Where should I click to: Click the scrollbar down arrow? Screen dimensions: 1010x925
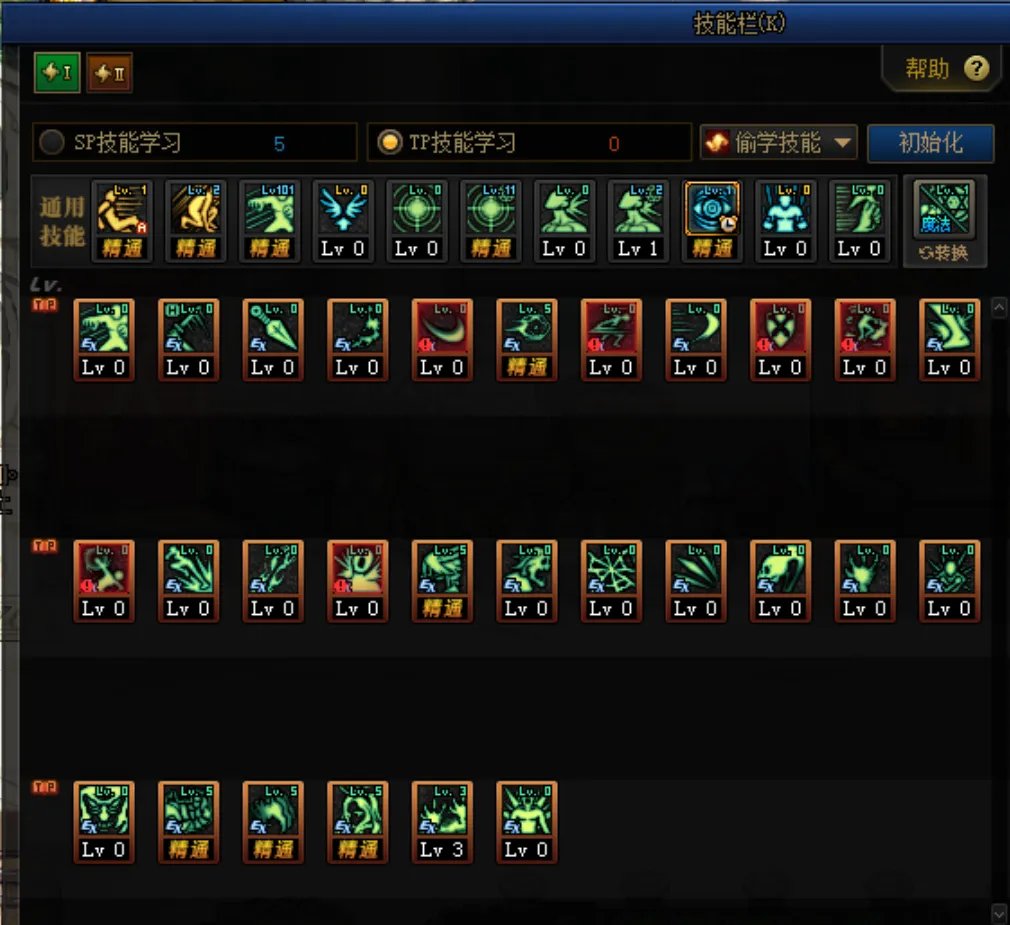point(998,912)
